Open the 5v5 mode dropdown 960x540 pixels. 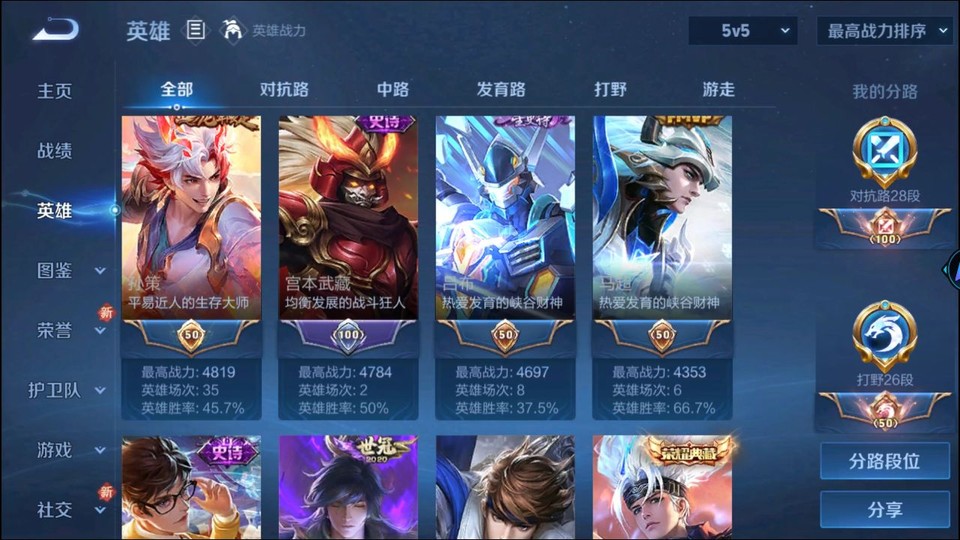coord(743,31)
